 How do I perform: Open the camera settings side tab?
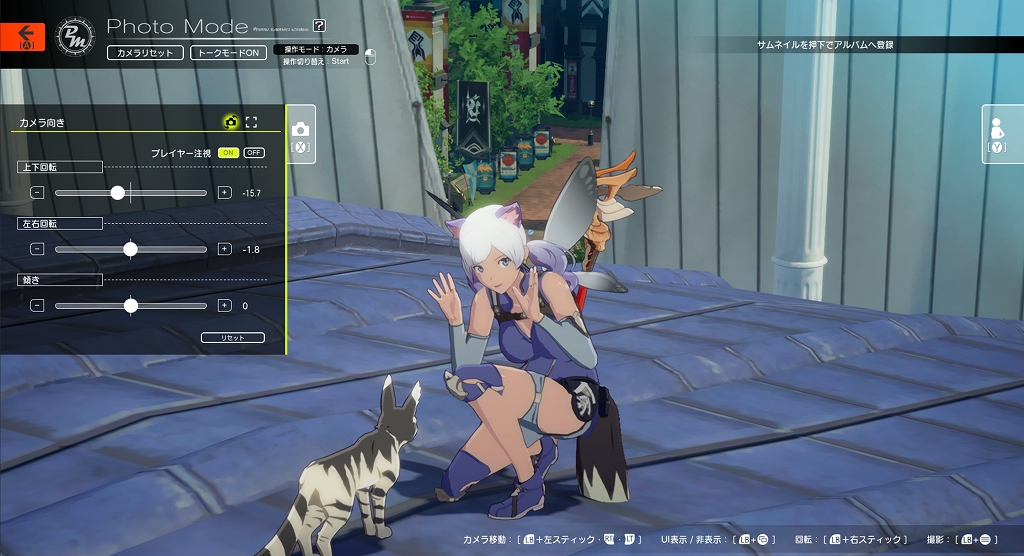tap(301, 135)
